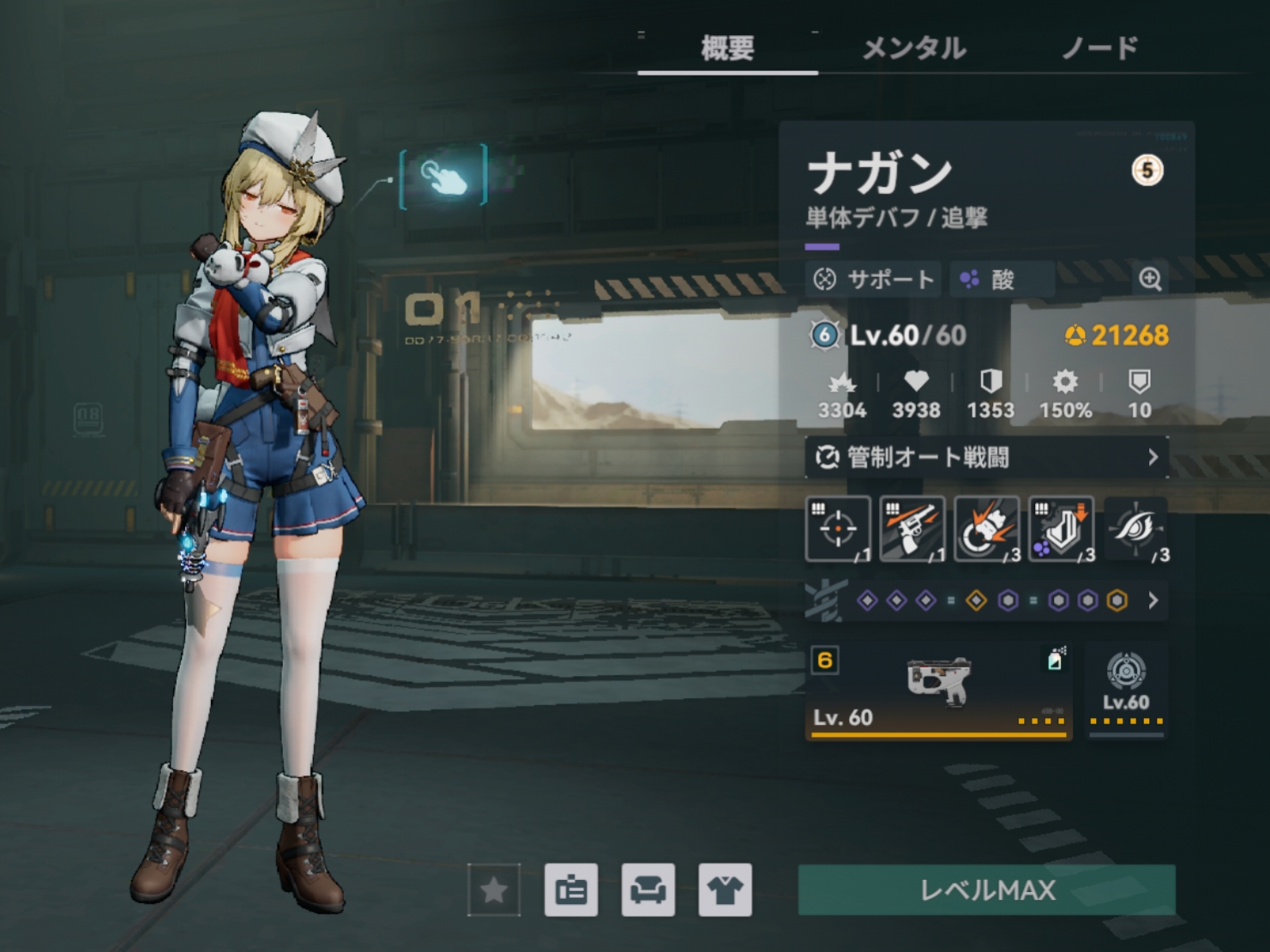Open 管制オート戦闘 settings
The width and height of the screenshot is (1270, 952).
click(x=986, y=457)
